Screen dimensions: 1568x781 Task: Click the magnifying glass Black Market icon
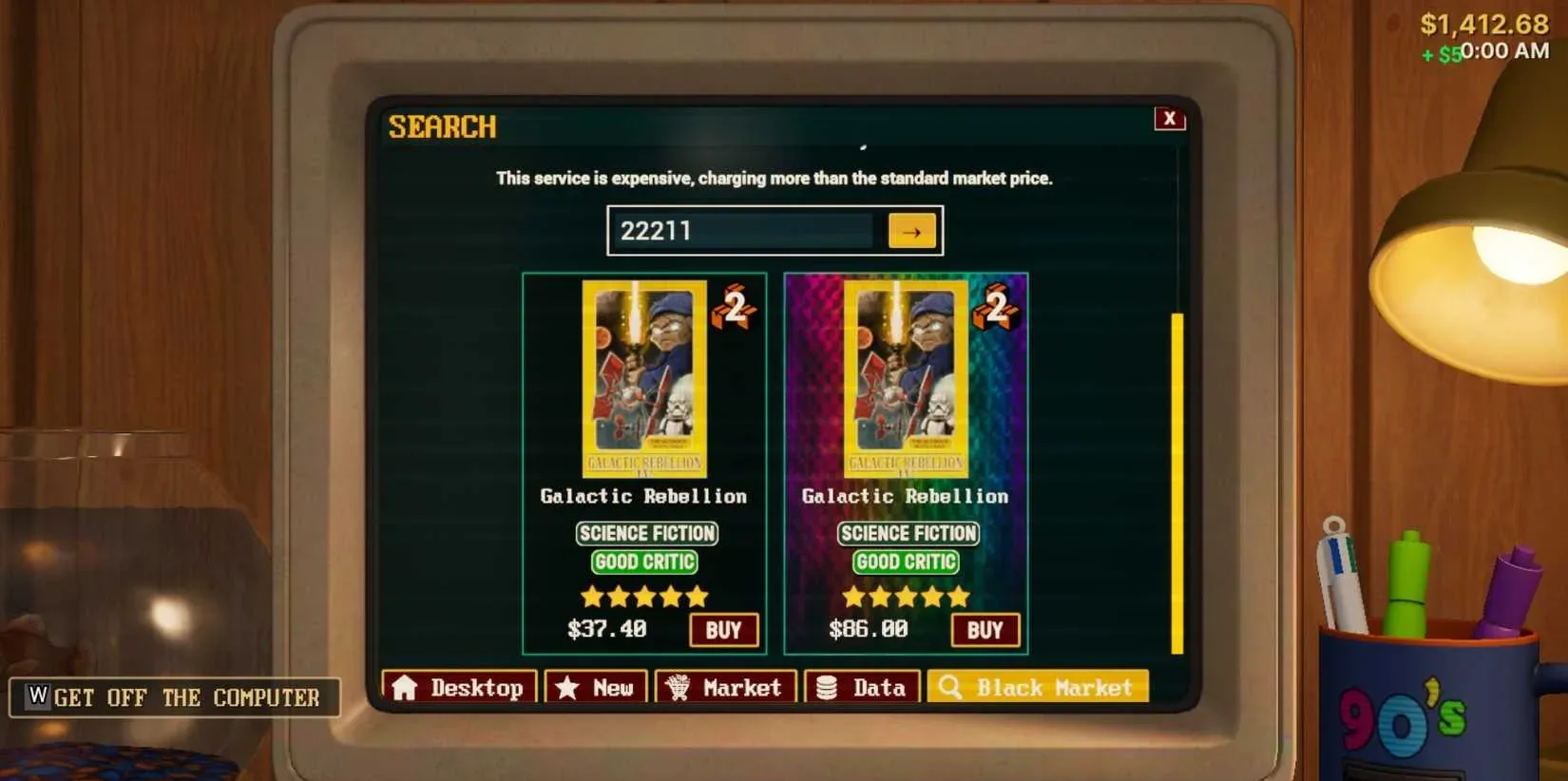click(x=950, y=686)
